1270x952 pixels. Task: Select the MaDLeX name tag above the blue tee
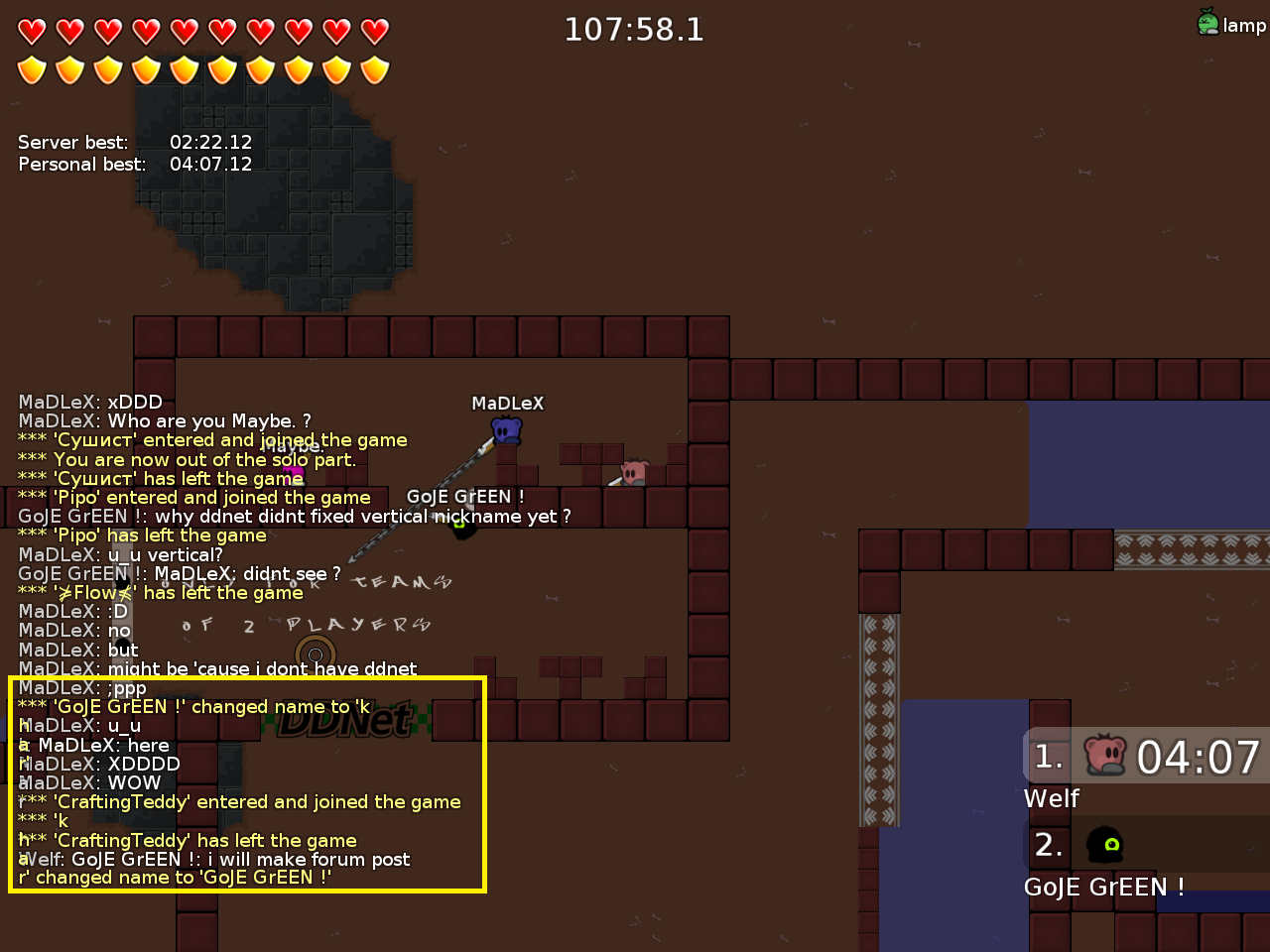coord(507,403)
